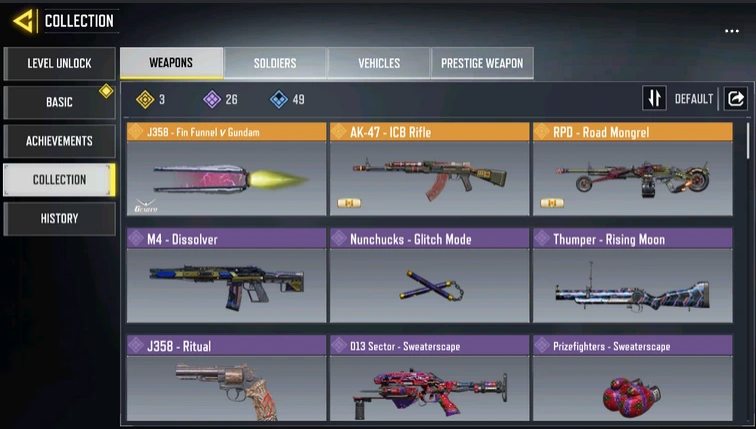Select the Weapons tab
Viewport: 756px width, 429px height.
[x=171, y=63]
